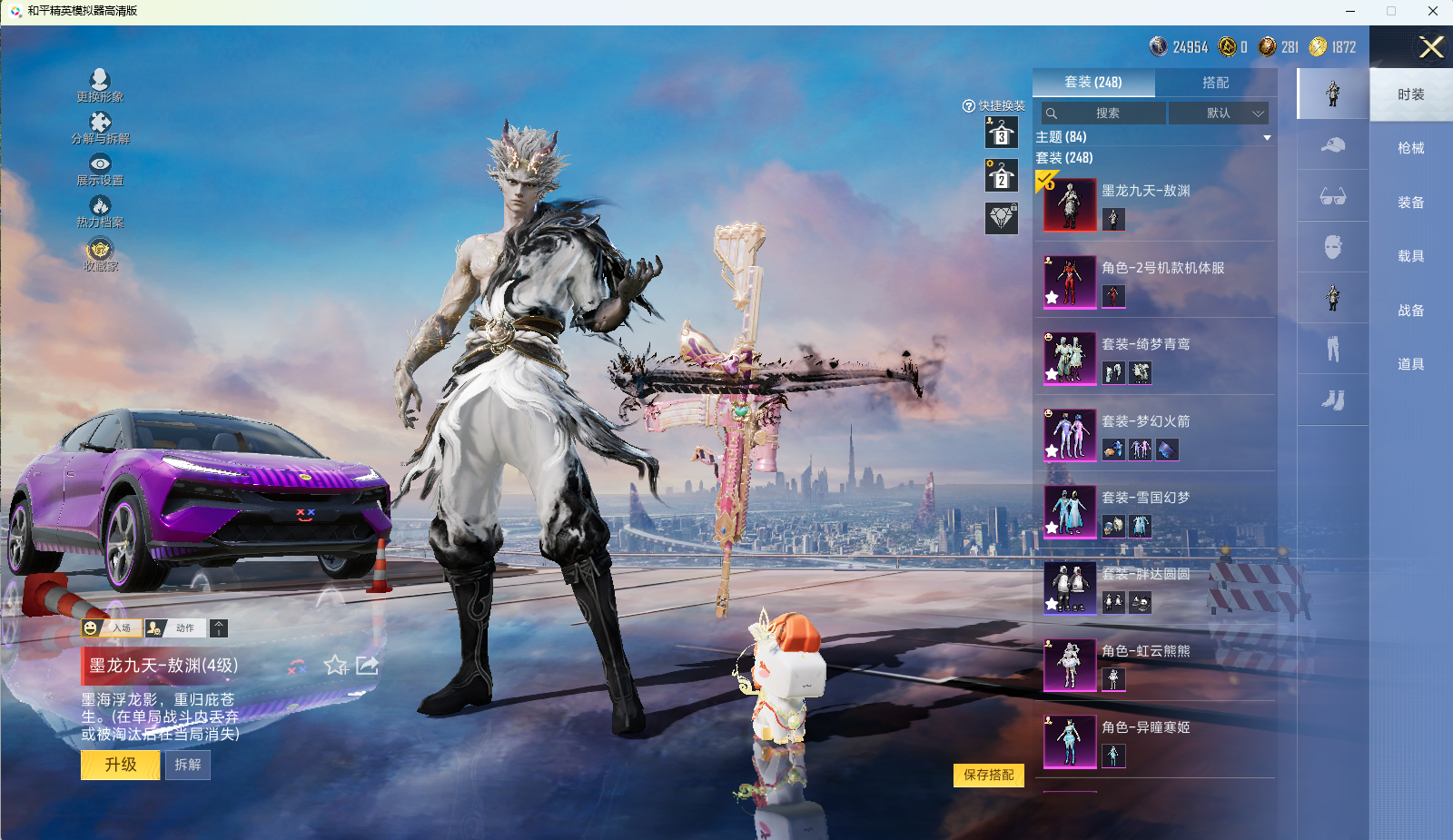Click the 搜索 search field
Screen dimensions: 1453x840
point(1104,114)
